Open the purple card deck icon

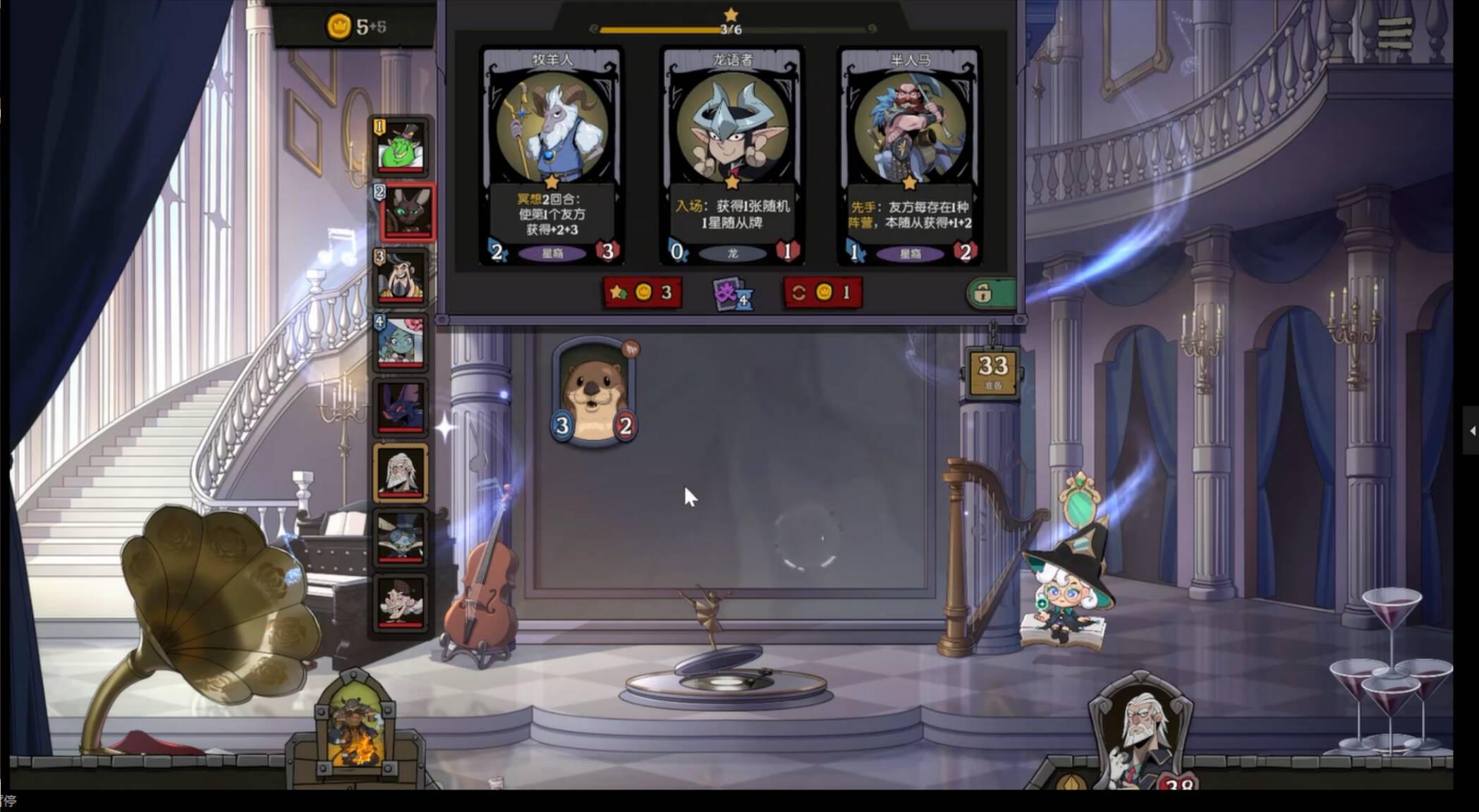[x=732, y=293]
